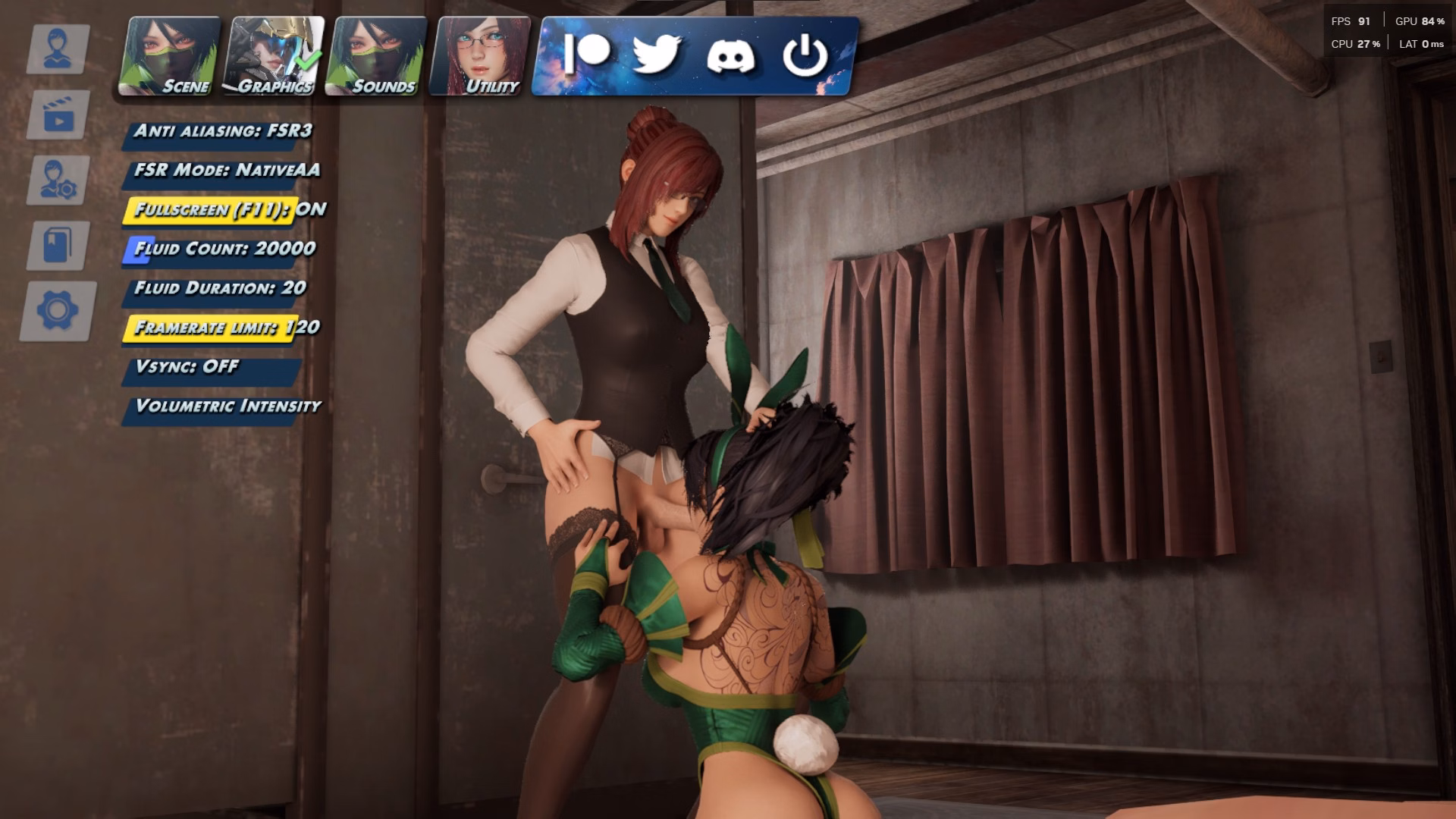
Task: Switch to the Scene tab
Action: point(170,57)
